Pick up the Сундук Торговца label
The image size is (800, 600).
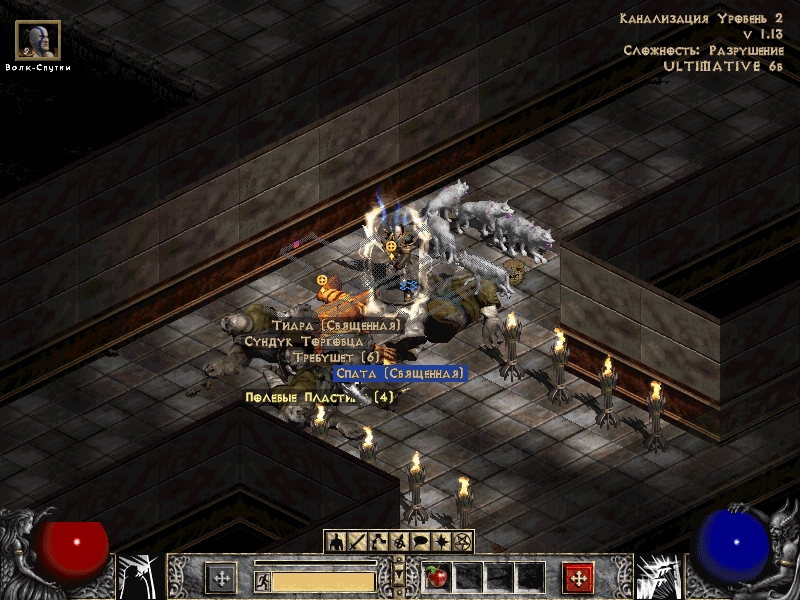(x=303, y=341)
